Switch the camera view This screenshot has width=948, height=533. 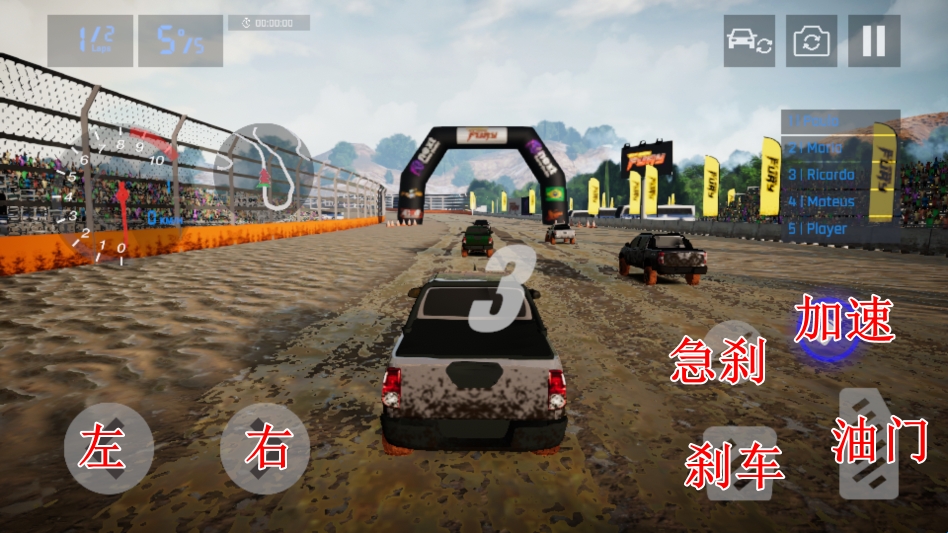[x=811, y=41]
